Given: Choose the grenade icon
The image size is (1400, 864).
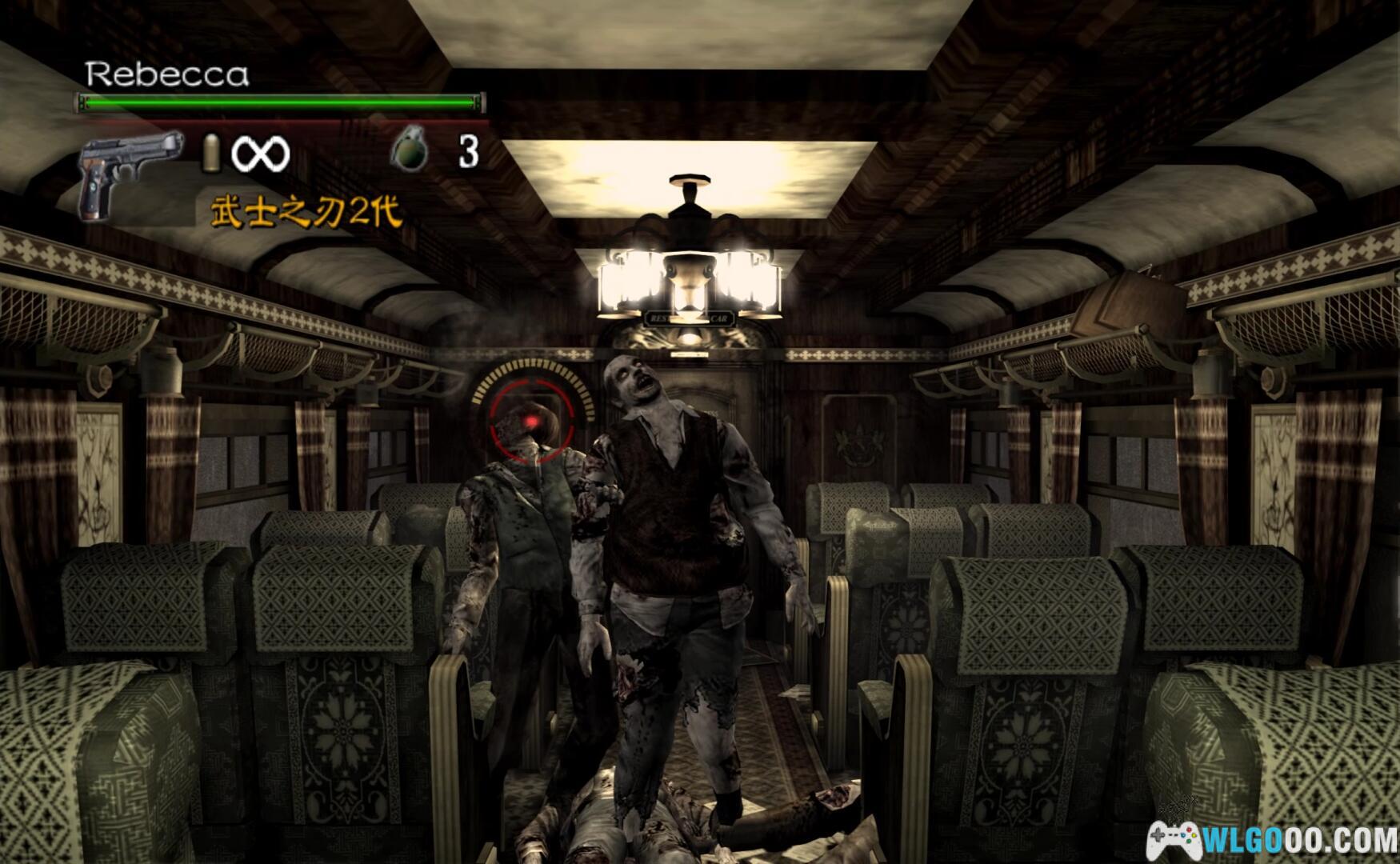Looking at the screenshot, I should (x=410, y=150).
